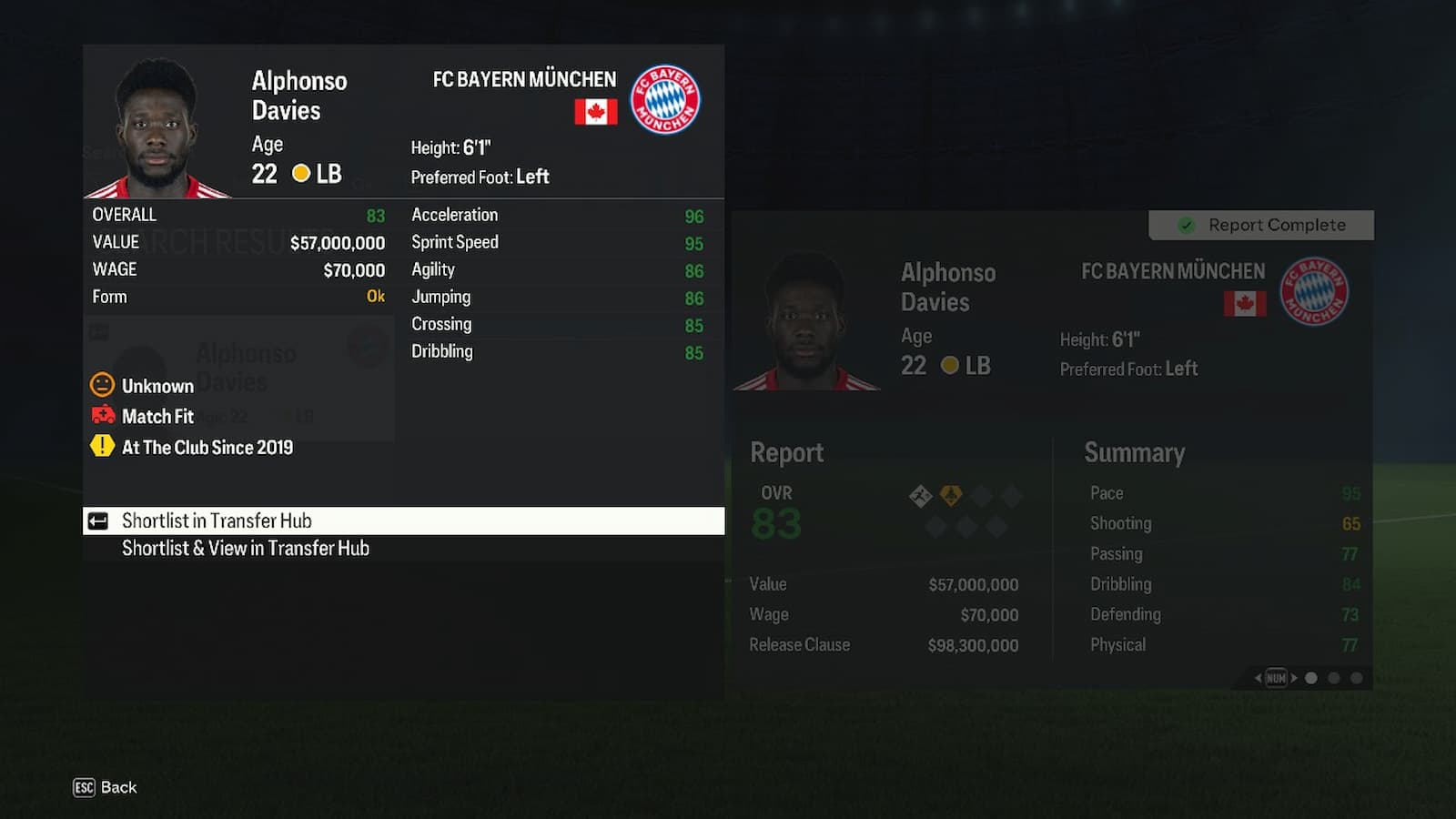
Task: Click the Bayern crest in the report panel
Action: [x=1313, y=291]
